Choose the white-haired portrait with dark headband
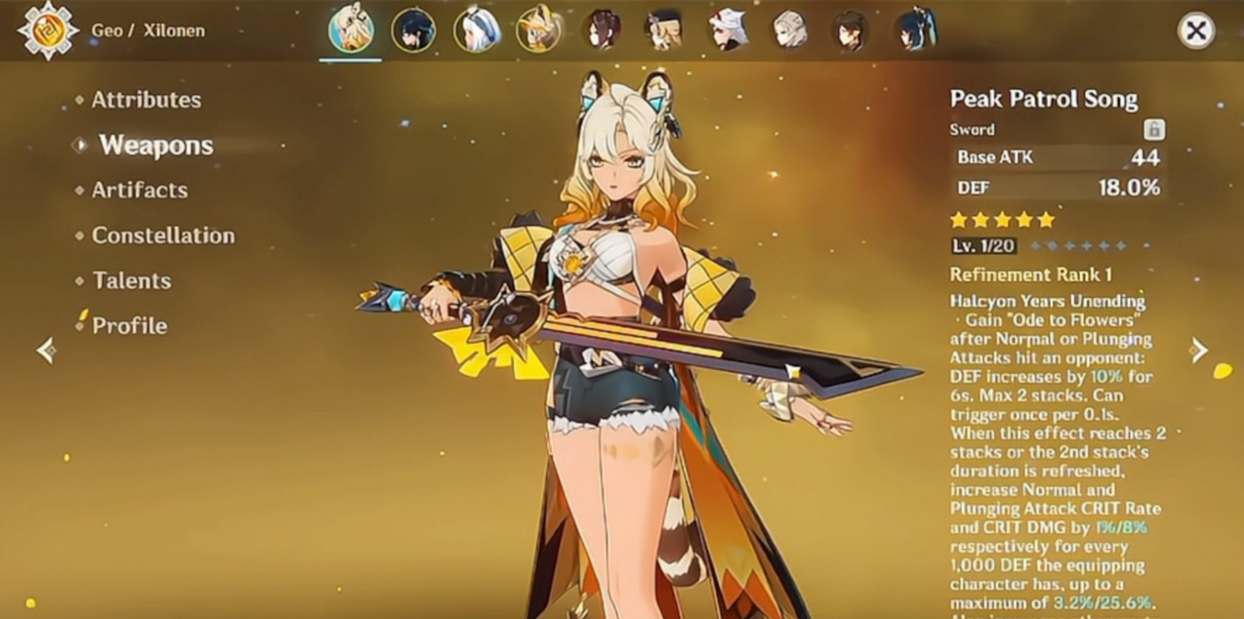Screen dimensions: 1244x619 point(476,30)
